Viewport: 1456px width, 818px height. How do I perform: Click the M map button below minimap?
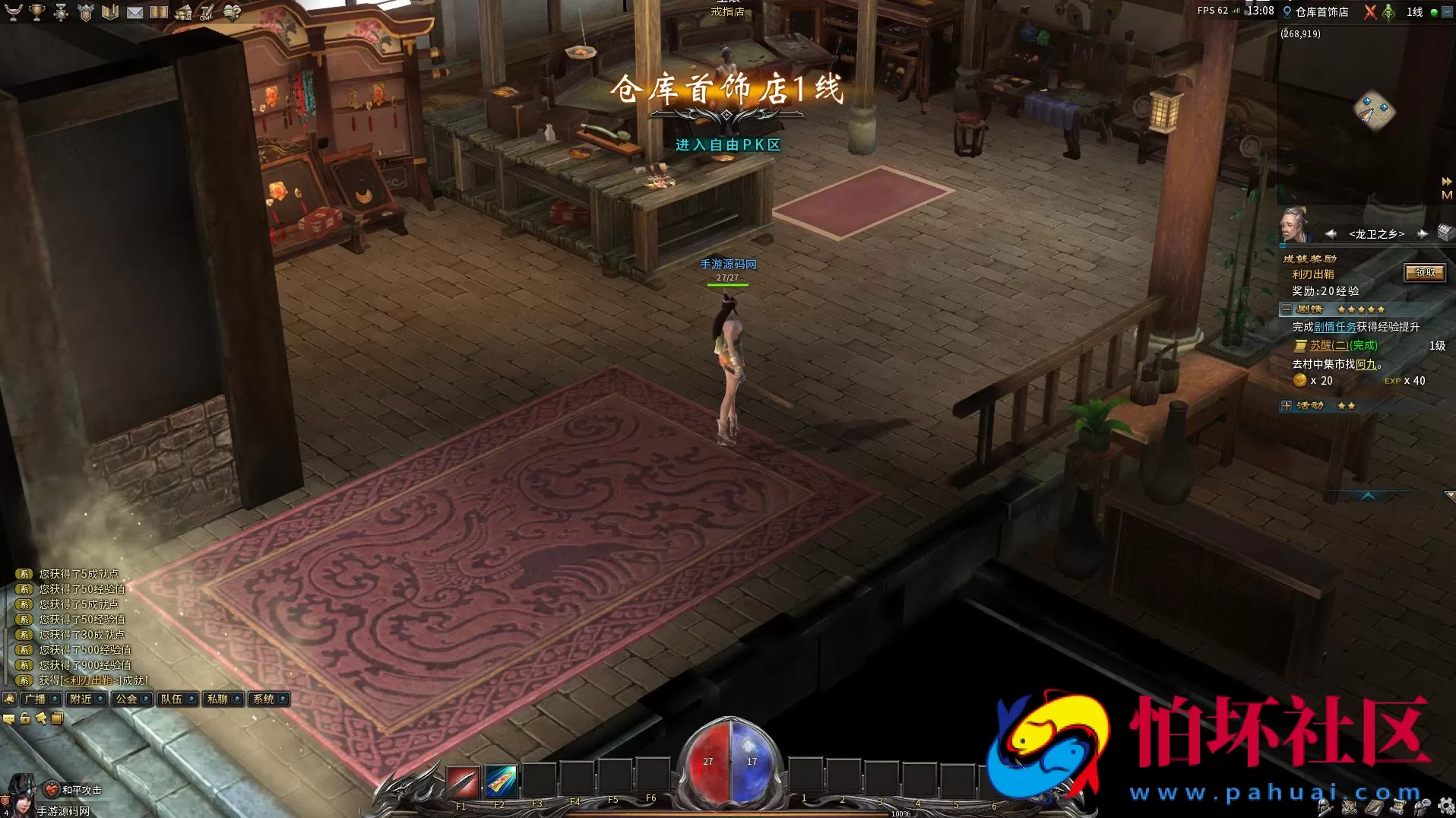click(x=1448, y=195)
